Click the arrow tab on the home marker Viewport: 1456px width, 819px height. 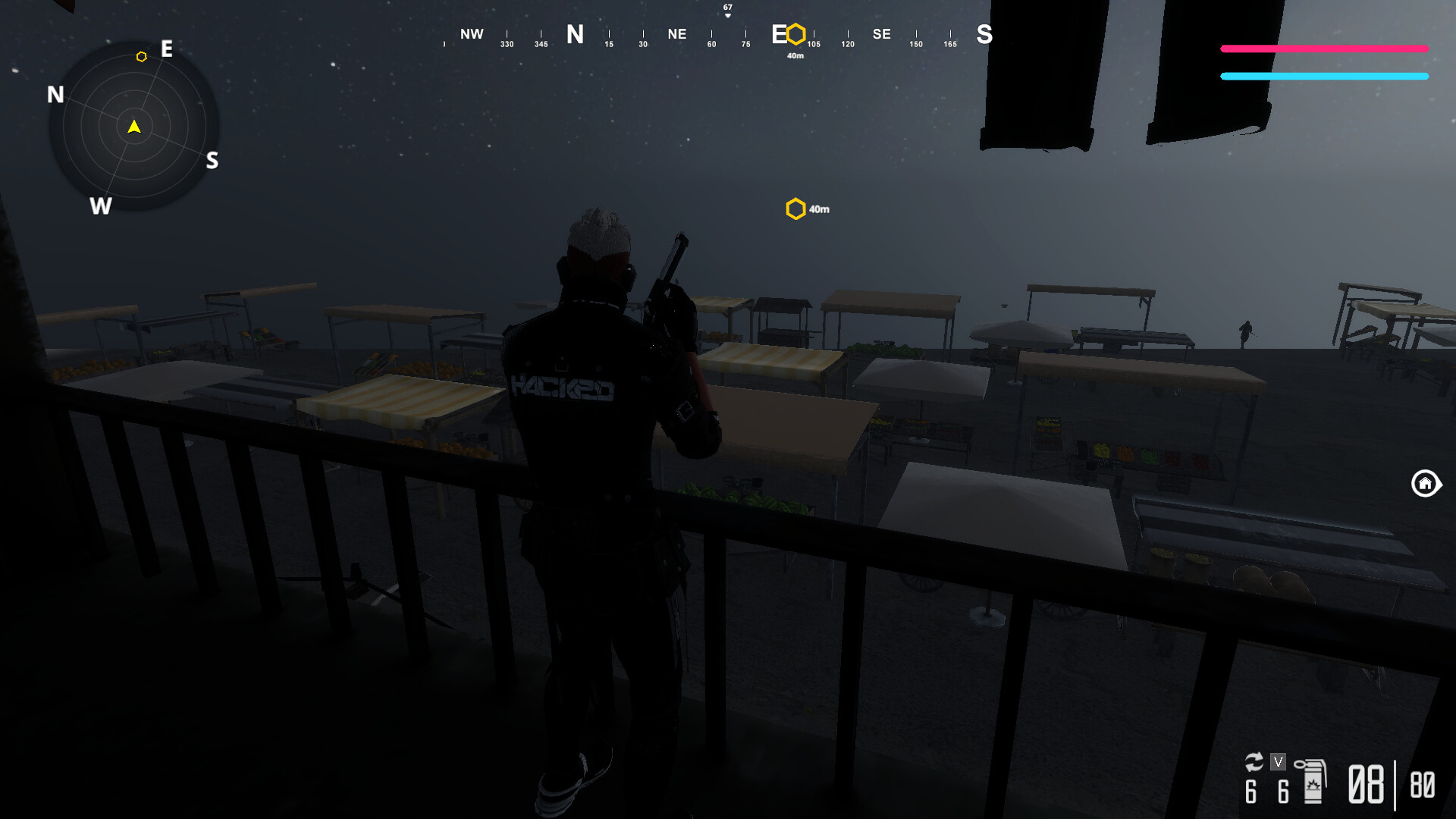click(x=1441, y=484)
